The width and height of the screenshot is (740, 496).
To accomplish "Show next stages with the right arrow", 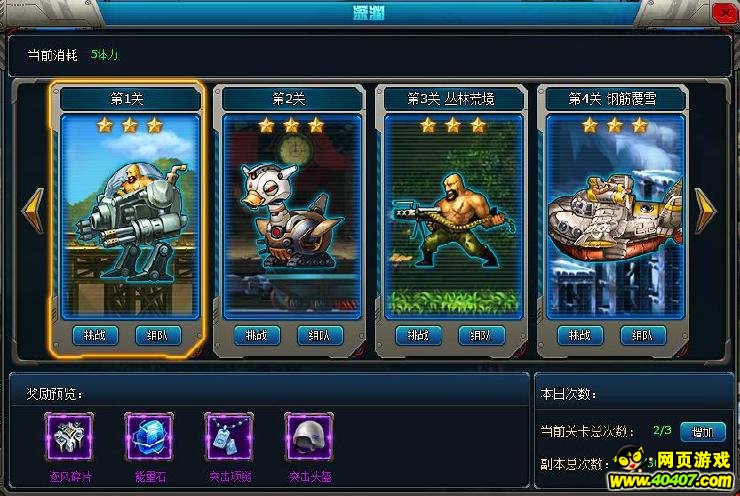I will point(706,210).
